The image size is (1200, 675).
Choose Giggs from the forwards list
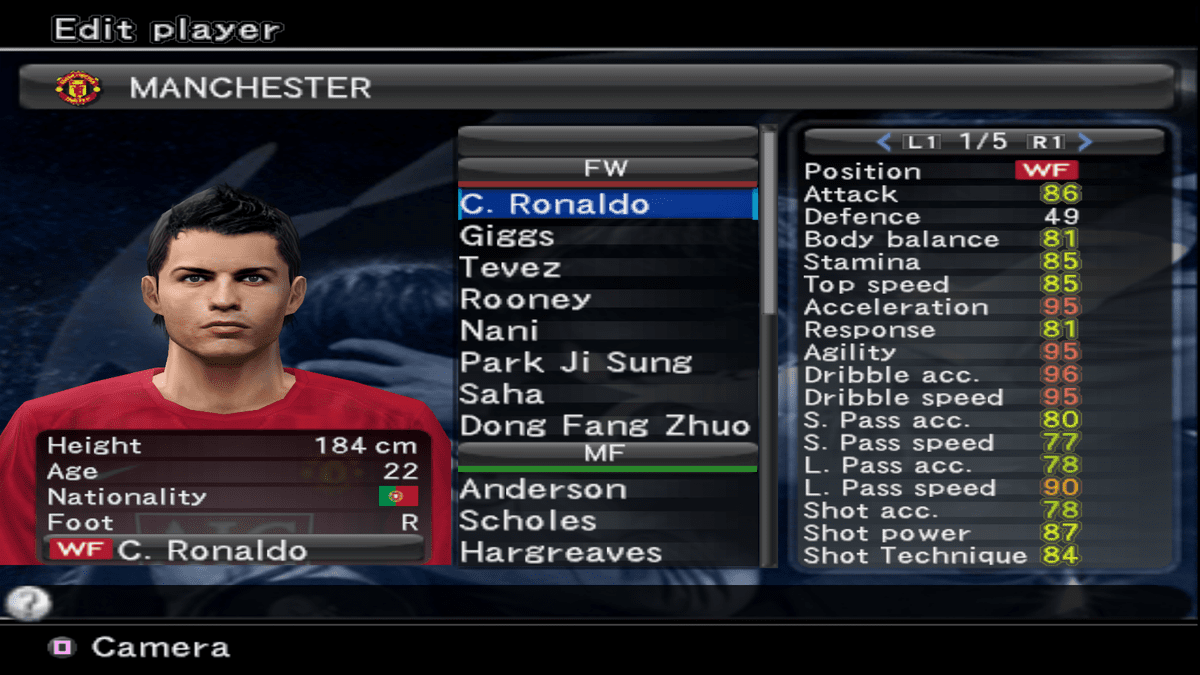(507, 236)
